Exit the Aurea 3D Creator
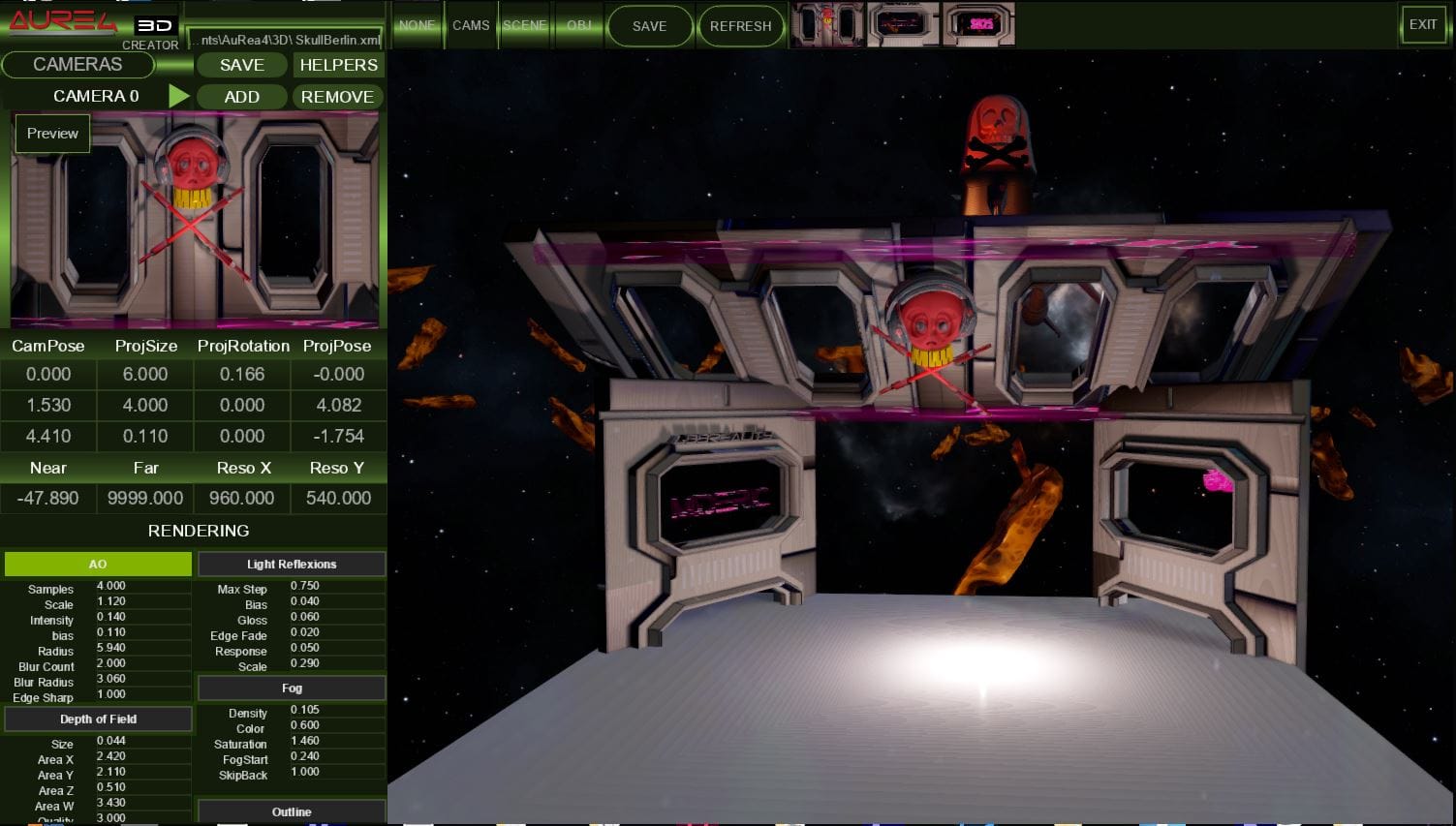The width and height of the screenshot is (1456, 826). [x=1422, y=25]
